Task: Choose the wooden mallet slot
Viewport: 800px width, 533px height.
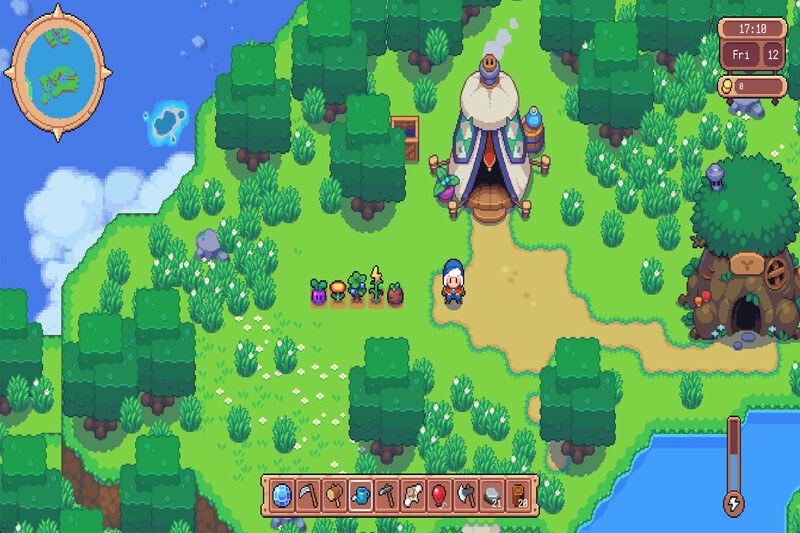Action: click(335, 494)
